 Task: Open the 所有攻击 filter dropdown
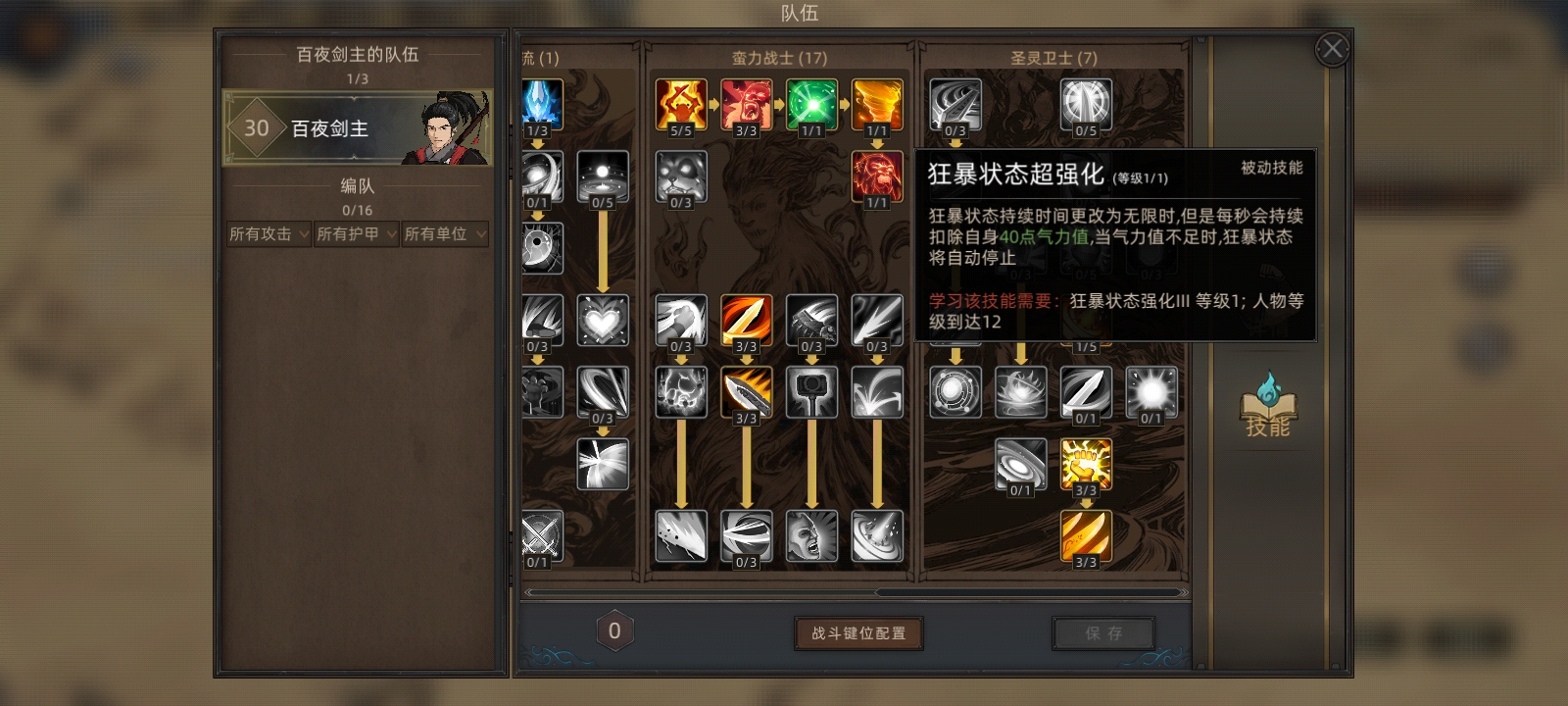pyautogui.click(x=267, y=233)
